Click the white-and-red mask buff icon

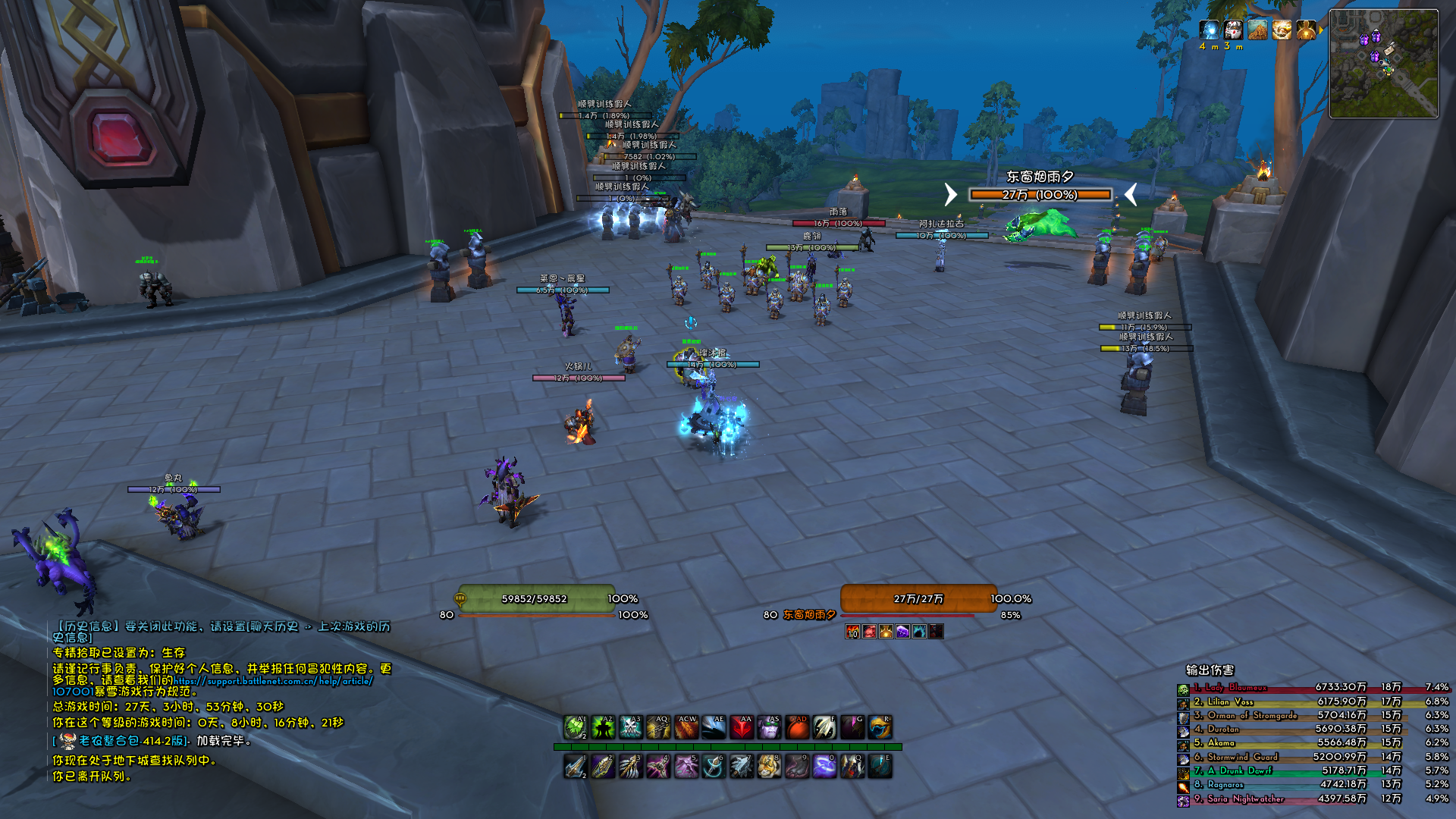(x=1233, y=30)
